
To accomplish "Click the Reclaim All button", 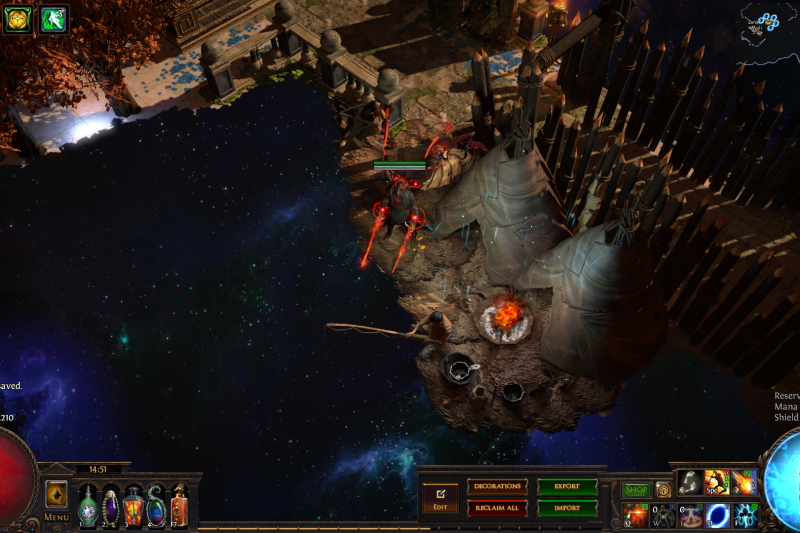I will [x=497, y=508].
